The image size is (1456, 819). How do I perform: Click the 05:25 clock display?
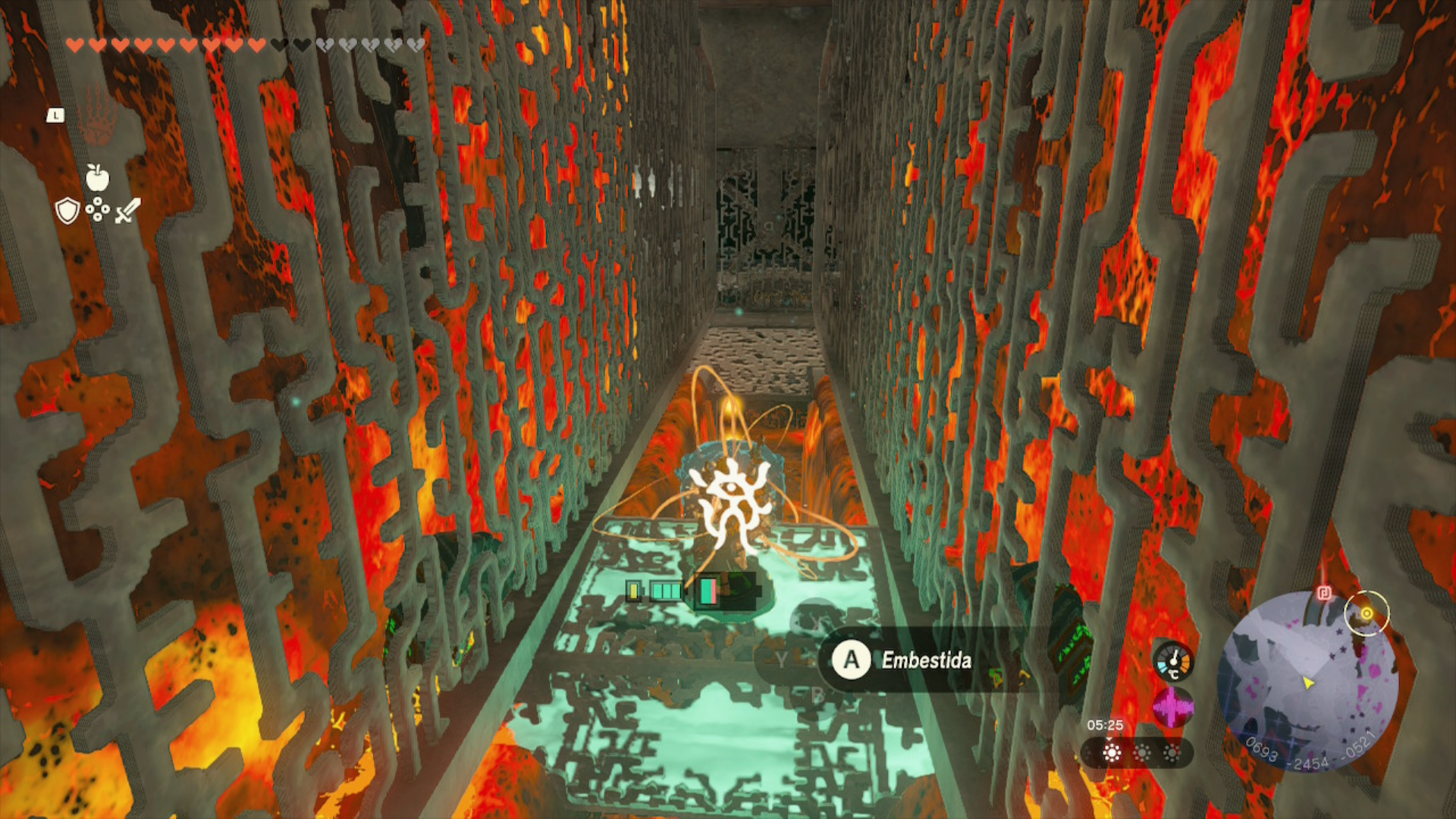point(1106,723)
